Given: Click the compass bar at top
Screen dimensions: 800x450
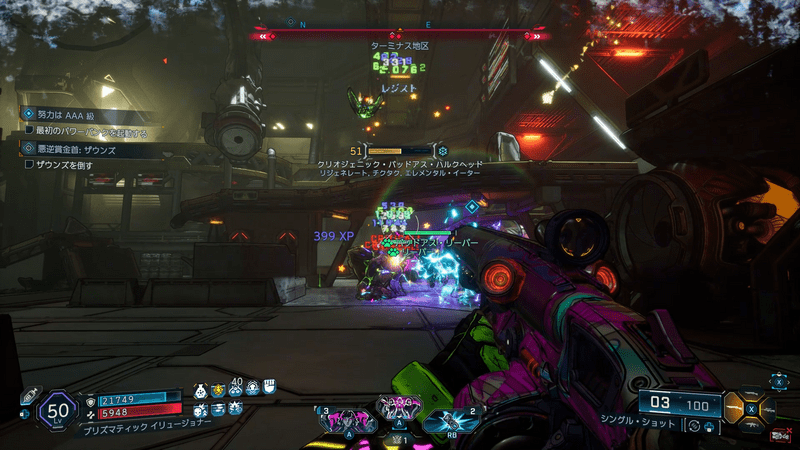Looking at the screenshot, I should [400, 36].
